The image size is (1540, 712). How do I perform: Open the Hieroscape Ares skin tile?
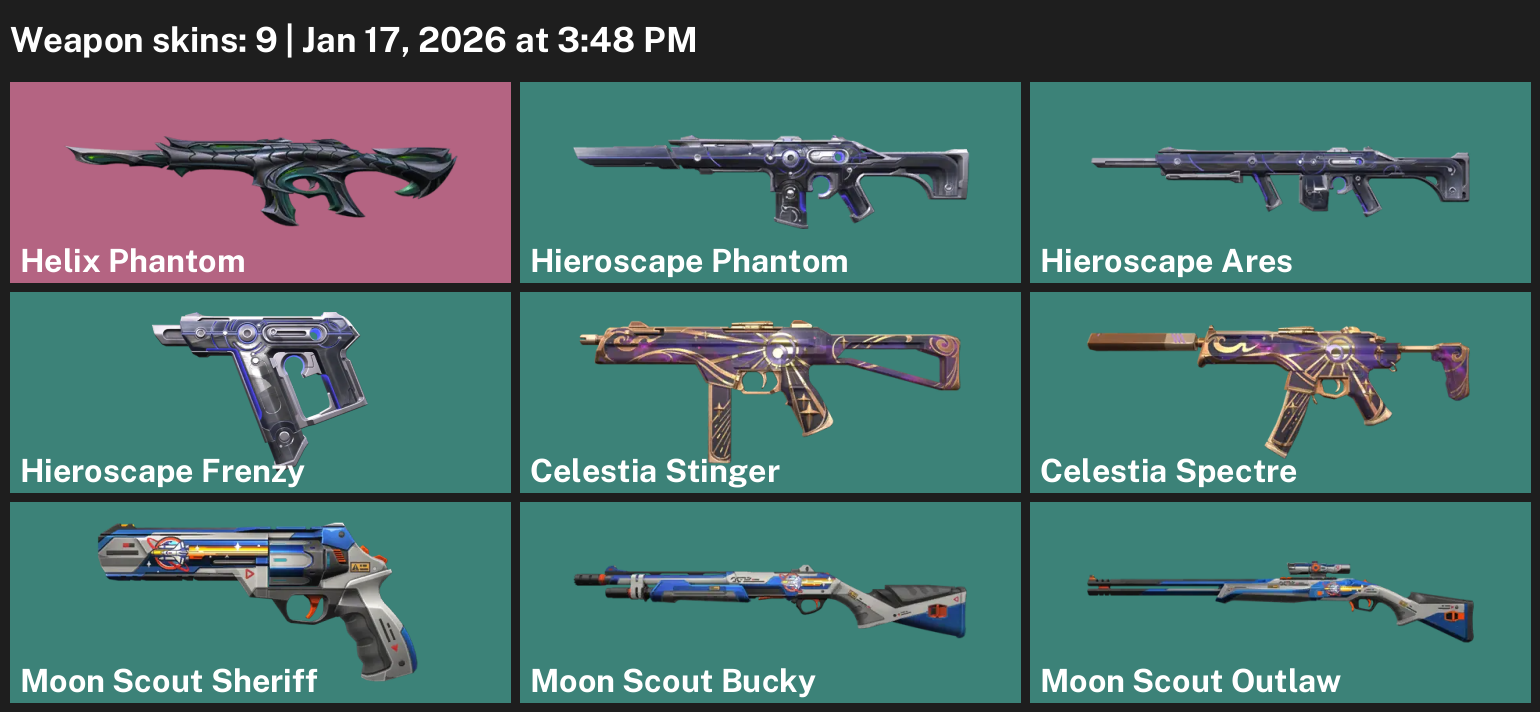[1280, 182]
